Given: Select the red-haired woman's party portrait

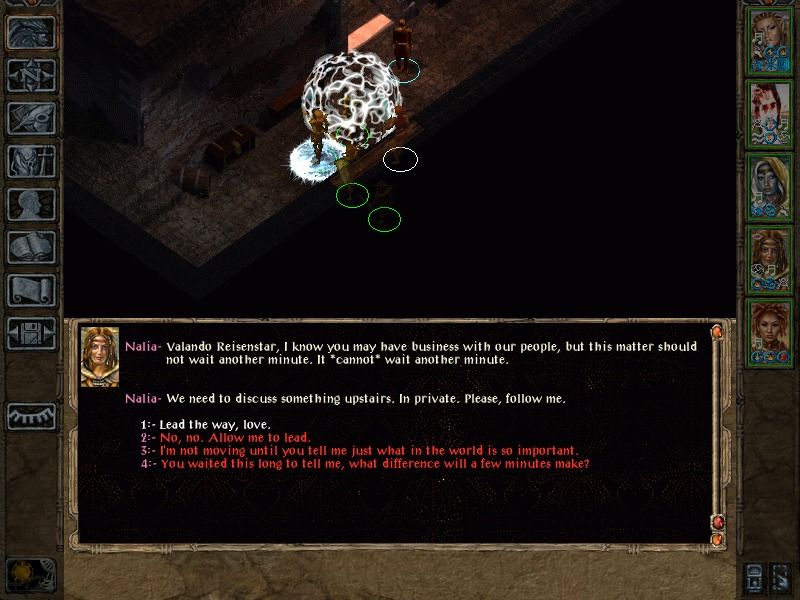Looking at the screenshot, I should pyautogui.click(x=770, y=331).
